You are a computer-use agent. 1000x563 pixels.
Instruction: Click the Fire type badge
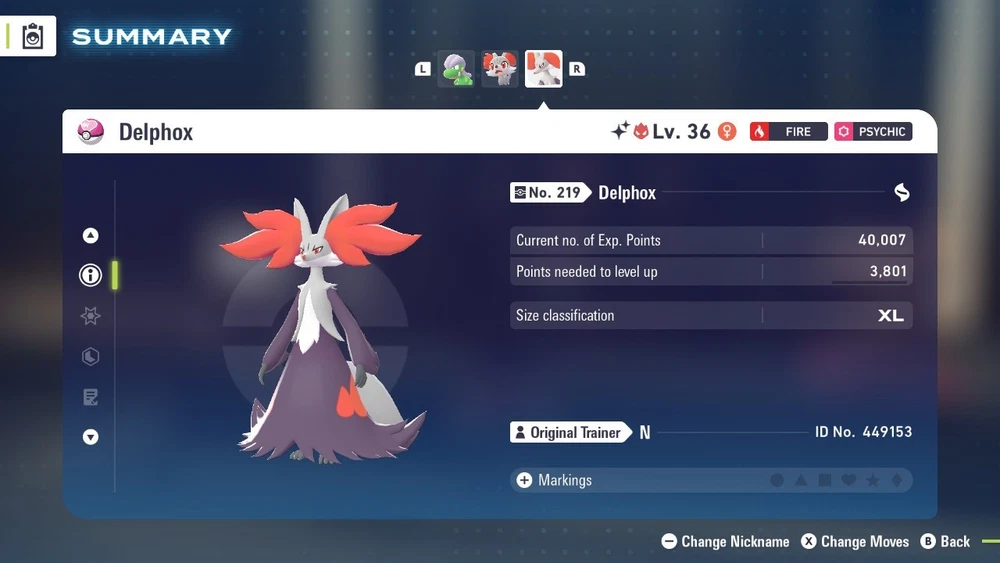[788, 132]
